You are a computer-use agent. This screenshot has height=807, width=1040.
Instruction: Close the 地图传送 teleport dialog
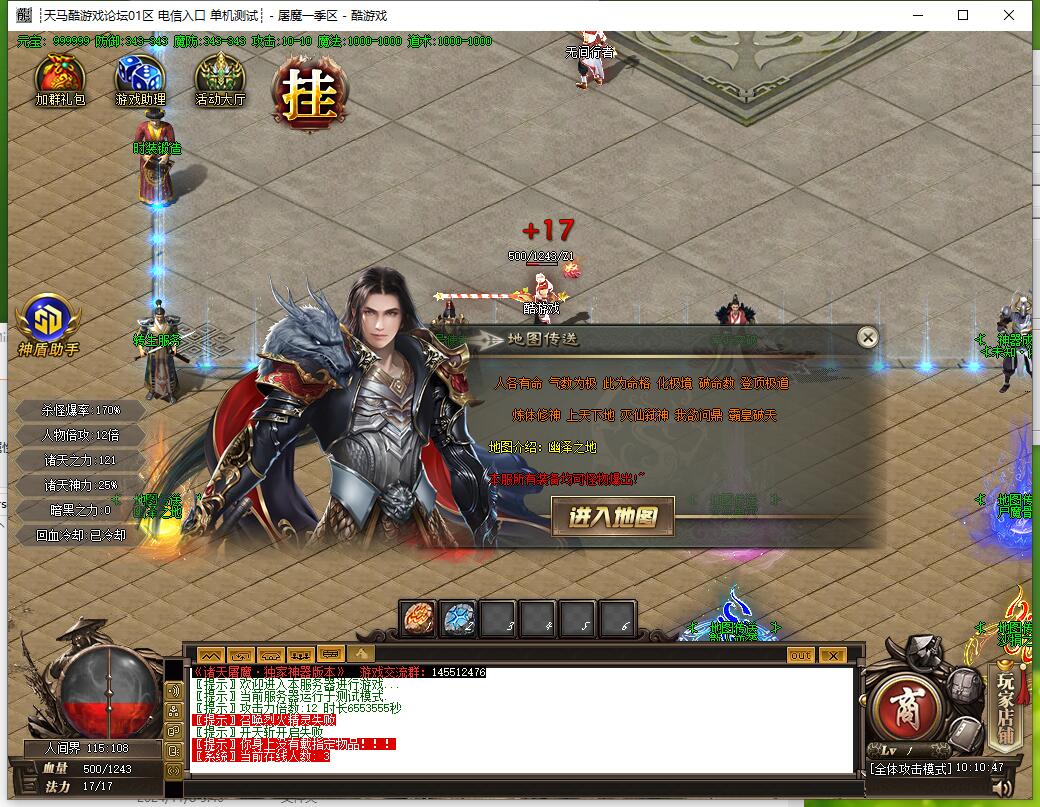(x=868, y=338)
